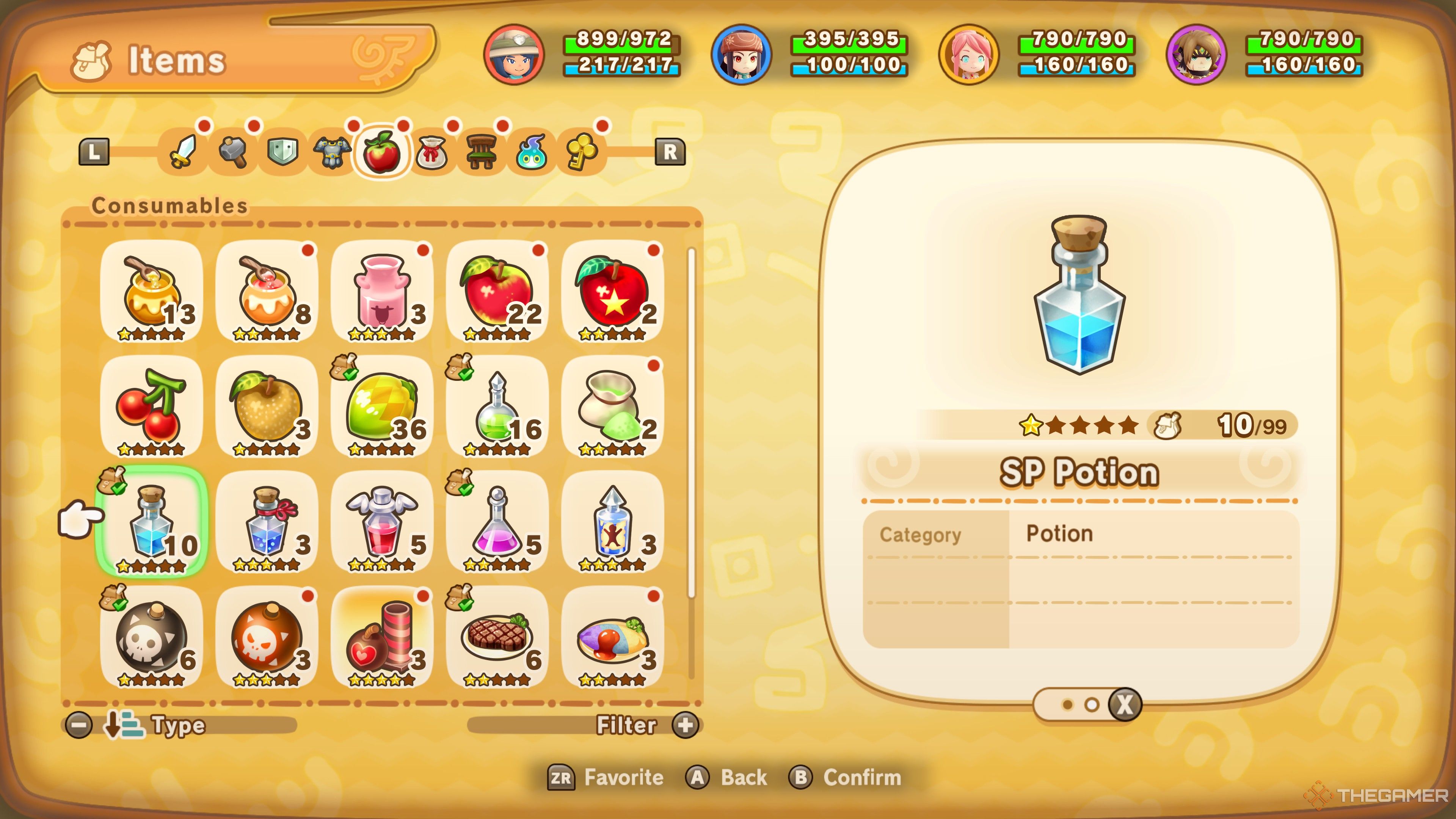Image resolution: width=1456 pixels, height=819 pixels.
Task: Show the furniture table tab
Action: (481, 152)
